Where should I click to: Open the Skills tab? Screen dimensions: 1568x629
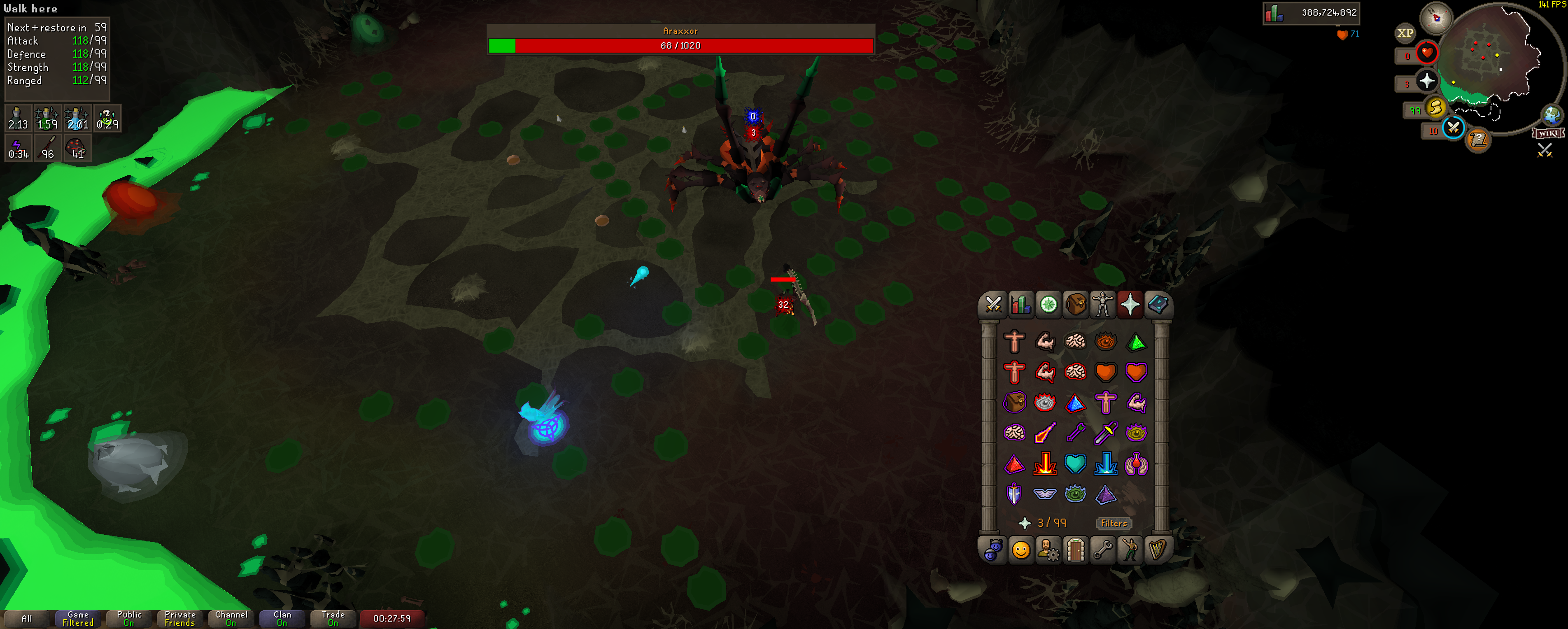click(1021, 305)
